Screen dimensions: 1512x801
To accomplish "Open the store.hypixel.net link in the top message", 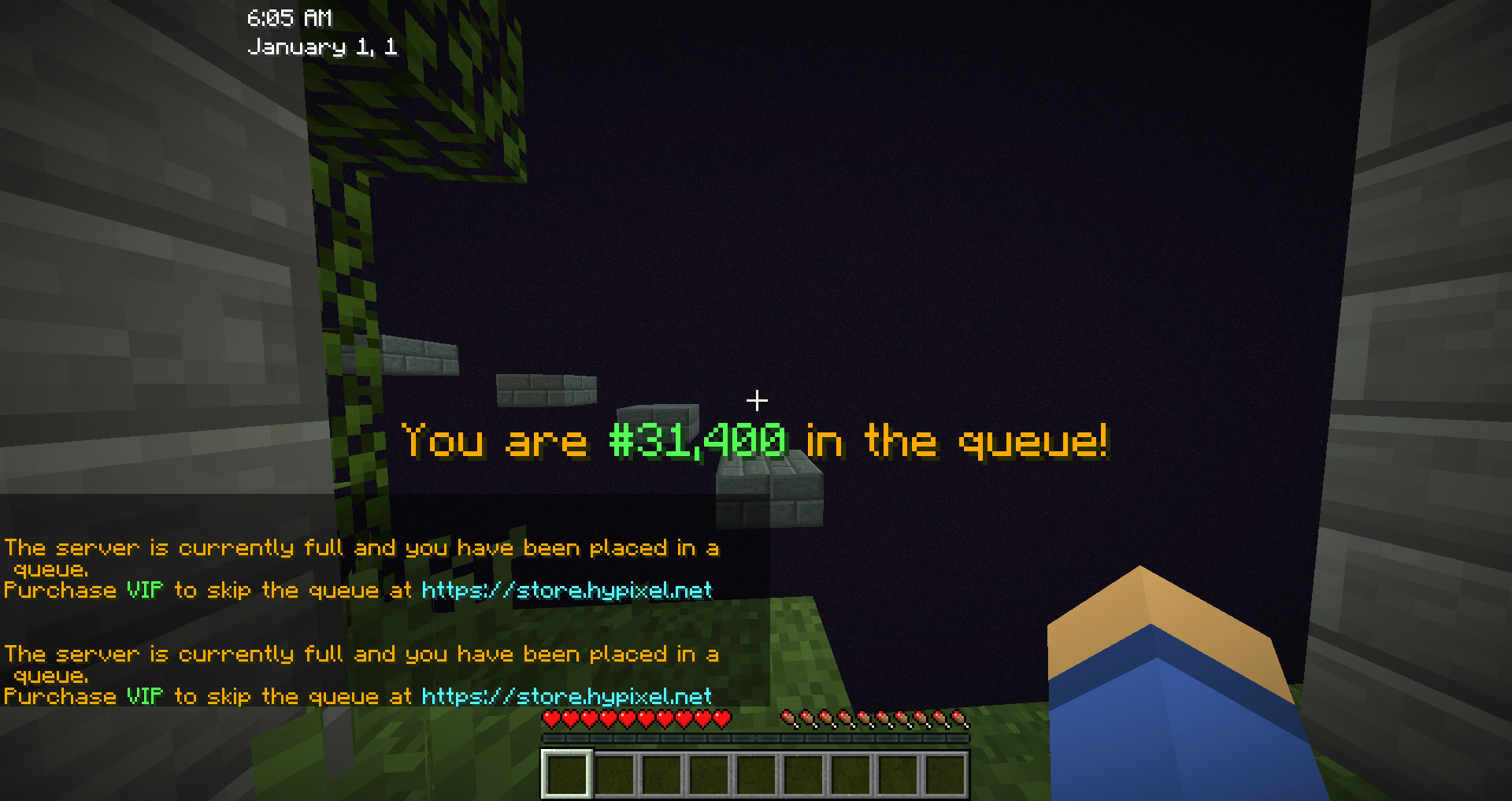I will 566,591.
